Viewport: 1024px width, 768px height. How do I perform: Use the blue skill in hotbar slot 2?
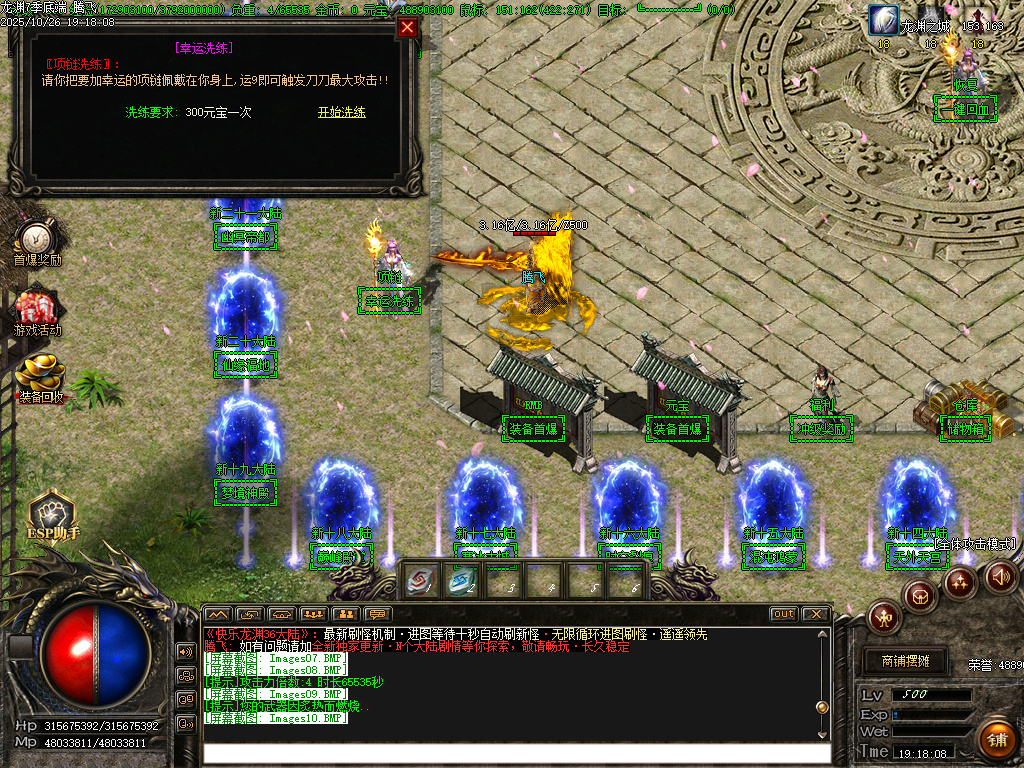click(x=462, y=580)
